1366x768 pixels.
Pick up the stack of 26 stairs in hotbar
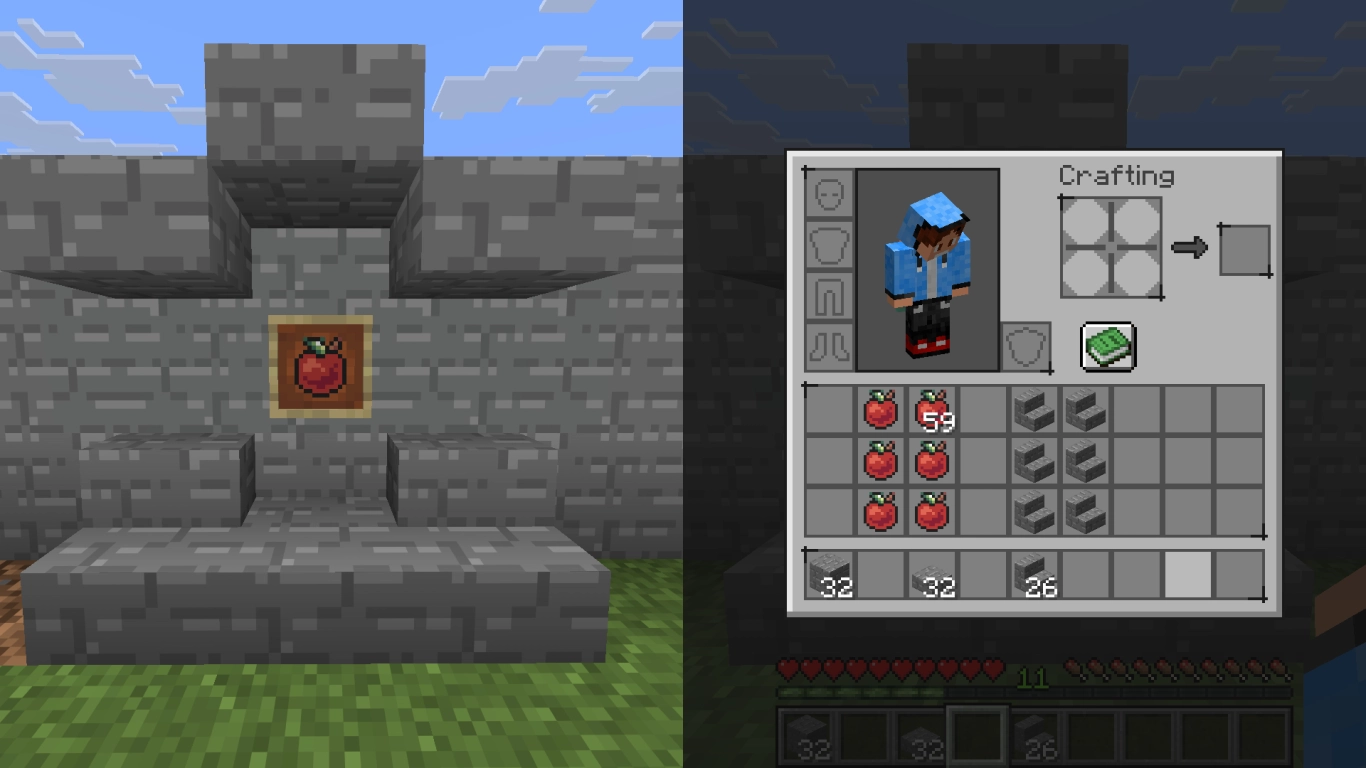tap(1033, 572)
